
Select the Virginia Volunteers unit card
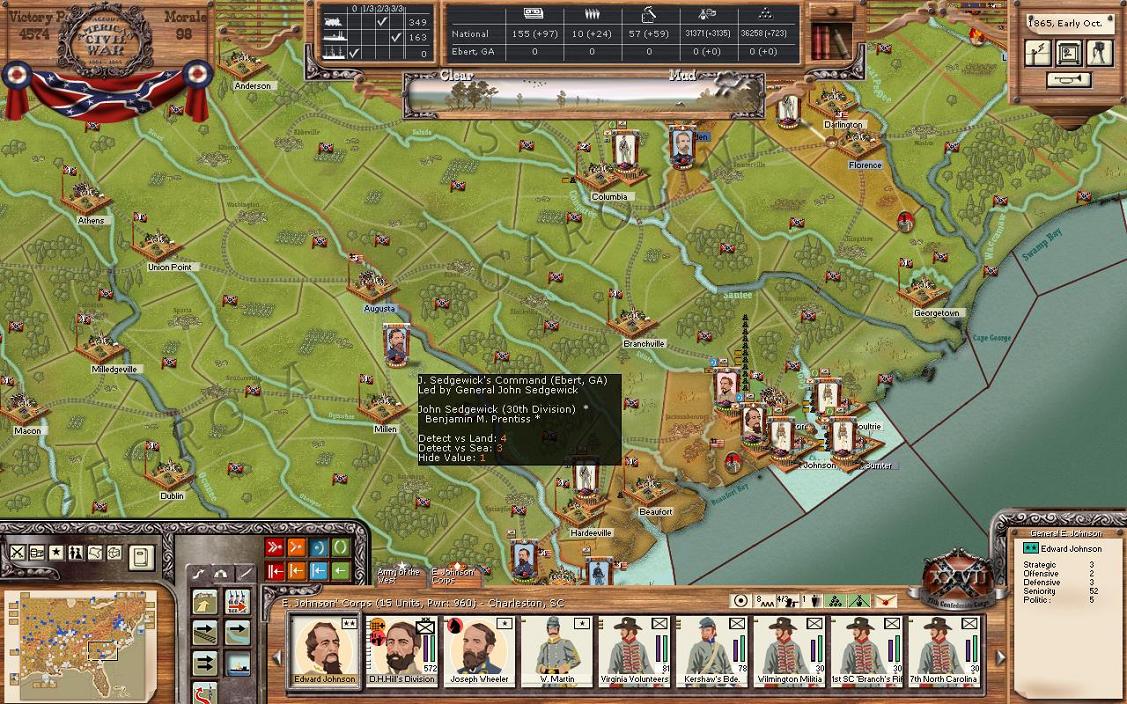[633, 650]
